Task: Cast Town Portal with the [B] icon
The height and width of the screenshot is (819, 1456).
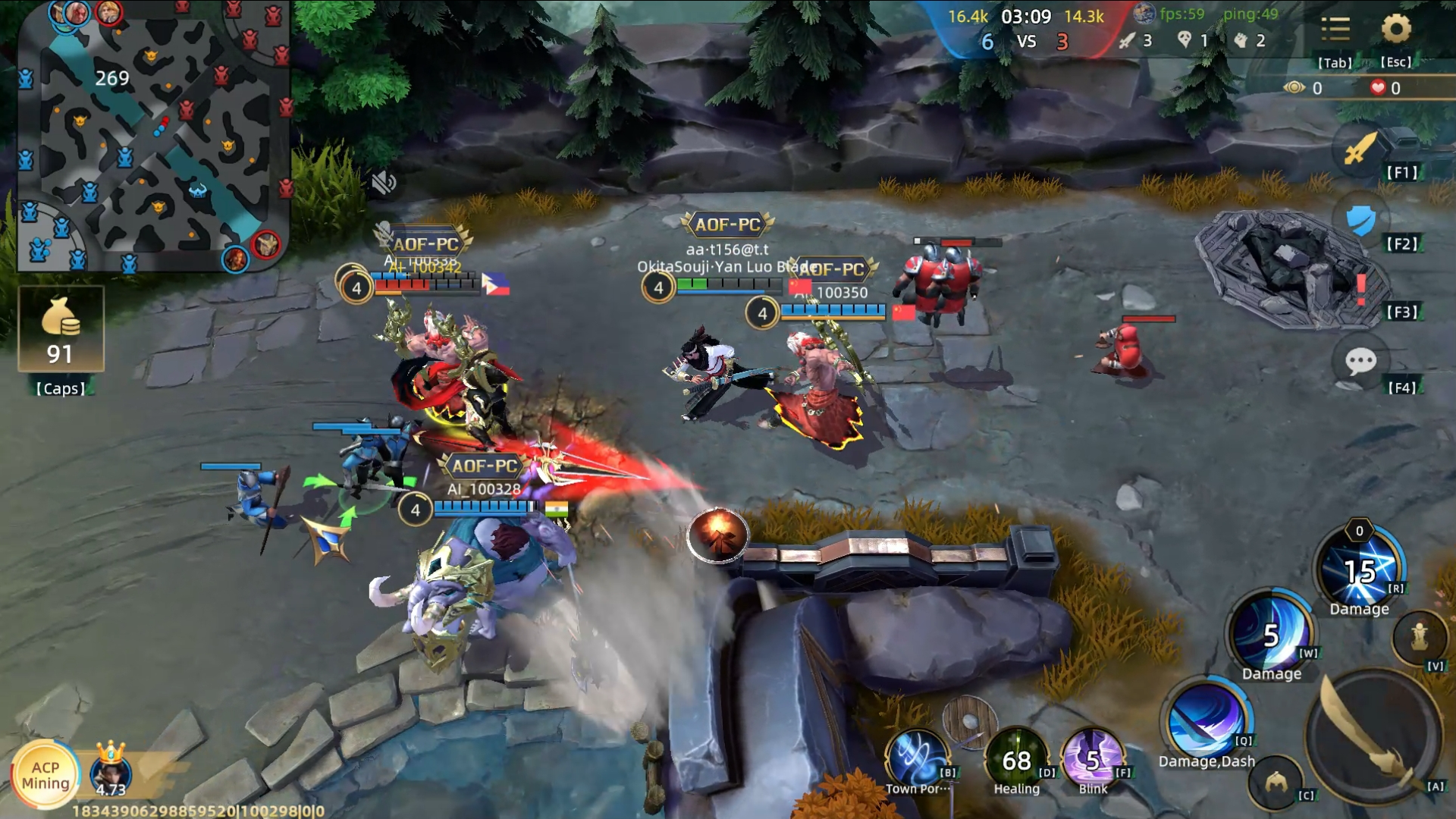Action: click(918, 758)
